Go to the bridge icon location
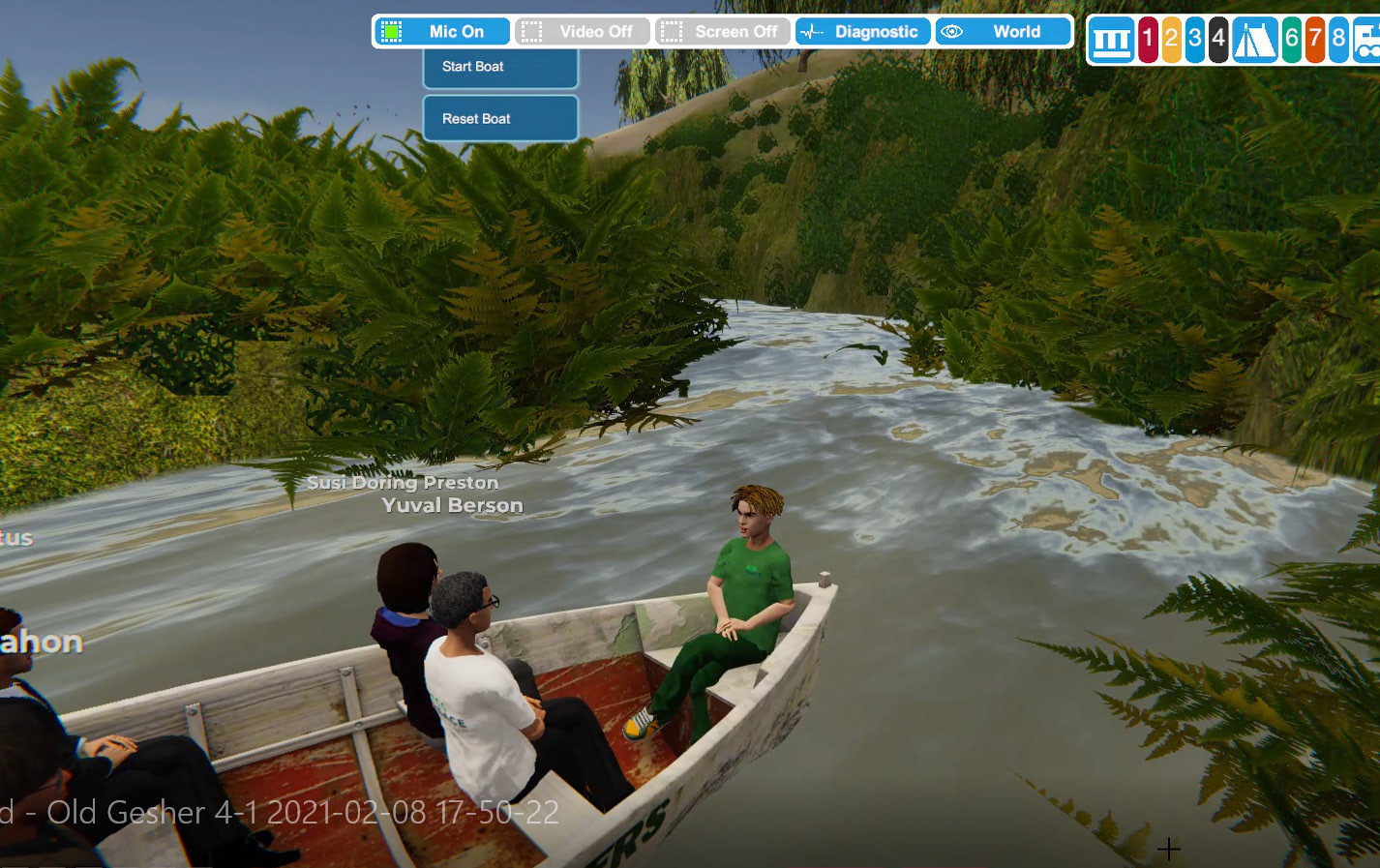This screenshot has height=868, width=1380. tap(1111, 41)
